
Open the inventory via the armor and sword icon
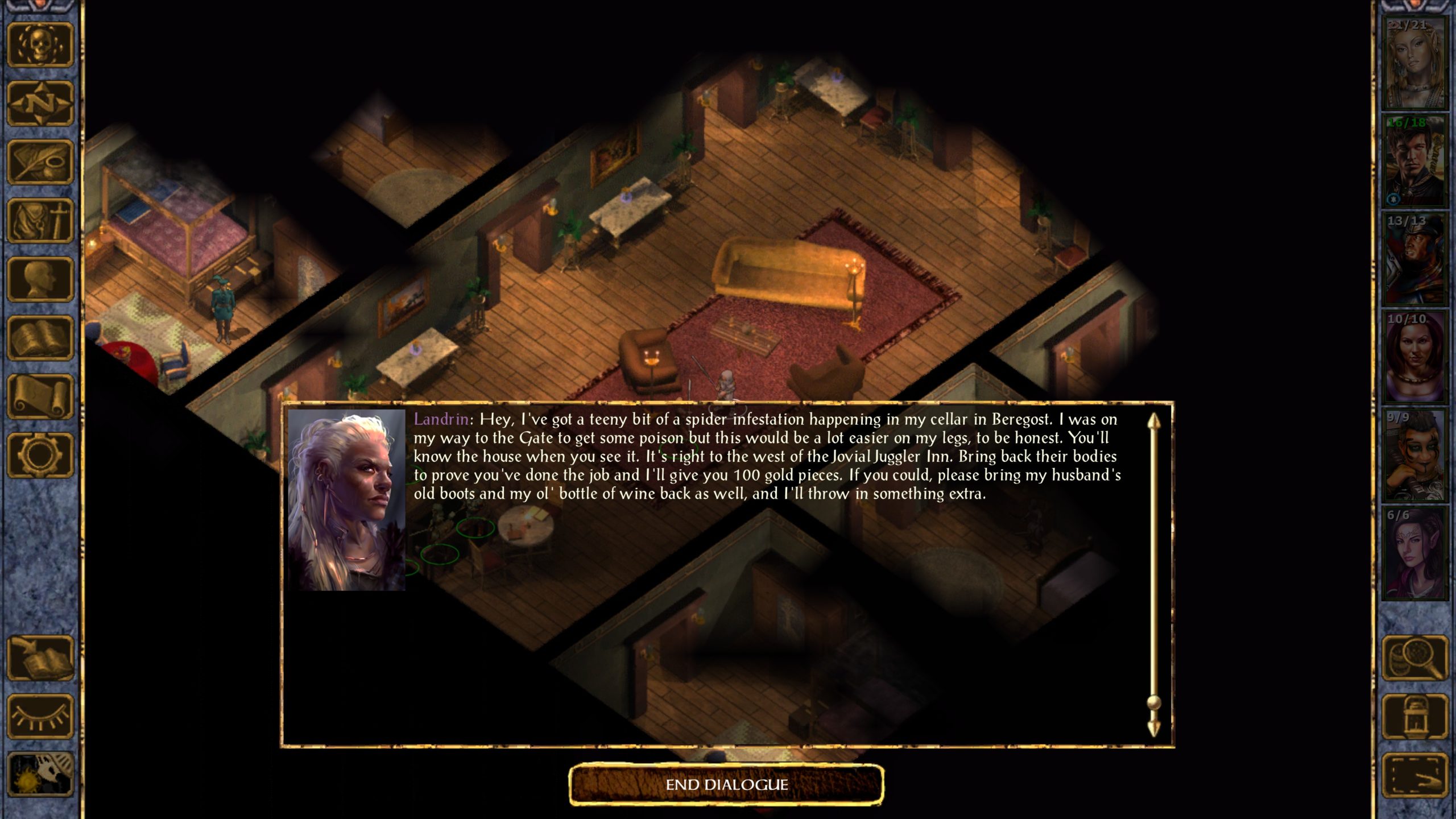(40, 221)
